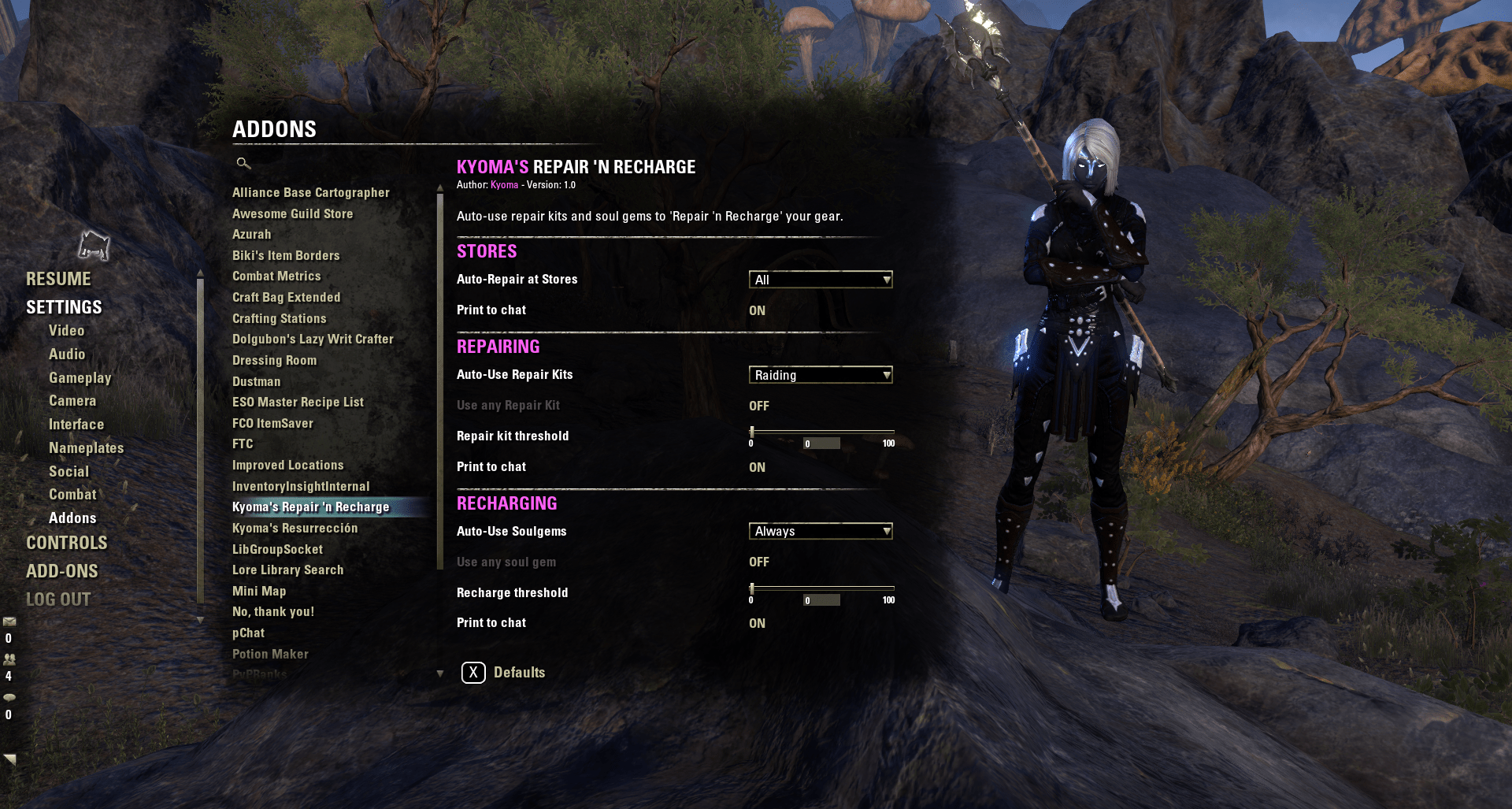Image resolution: width=1512 pixels, height=809 pixels.
Task: Click the X Defaults keybind icon
Action: point(472,672)
